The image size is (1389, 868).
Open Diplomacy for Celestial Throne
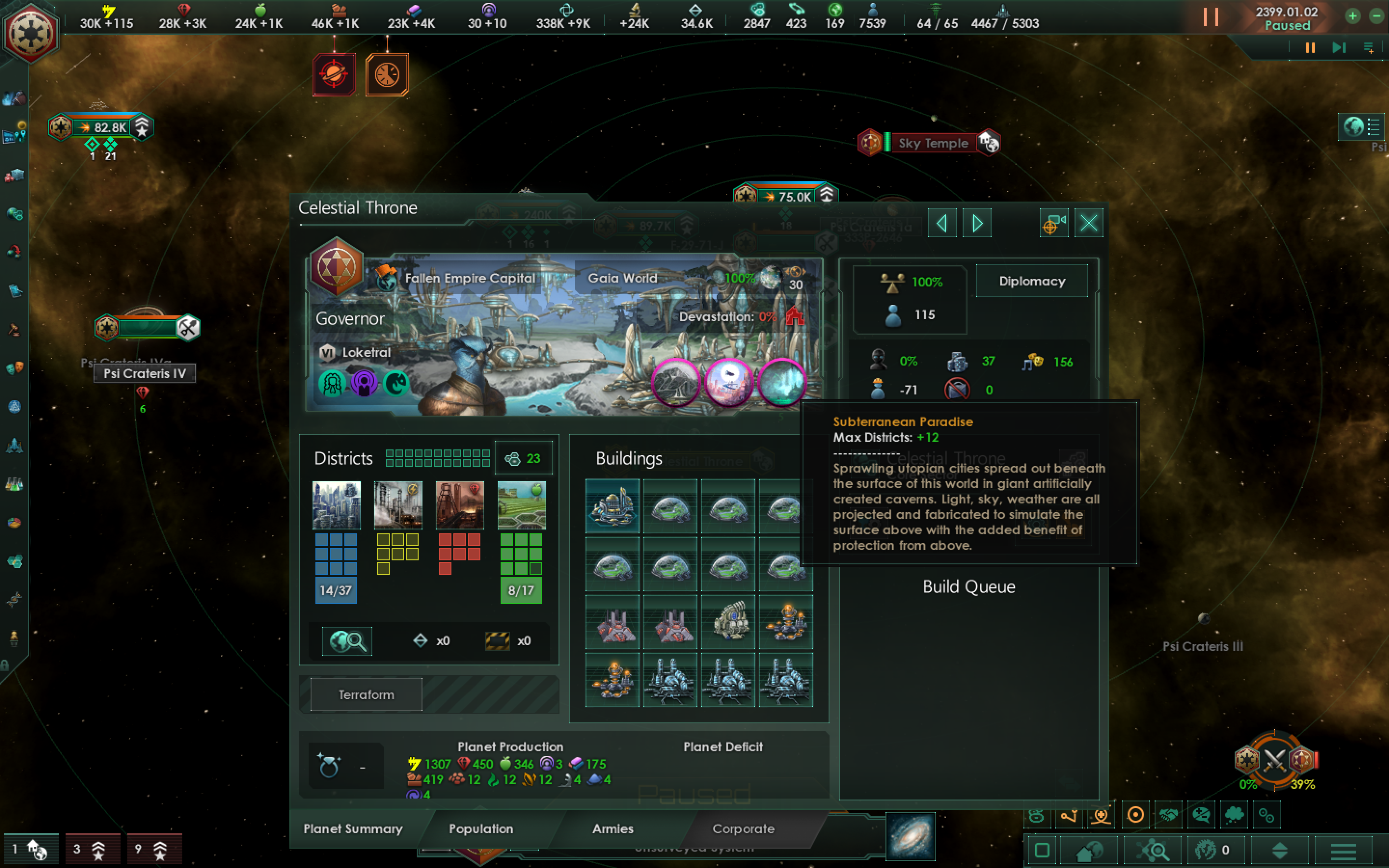(1032, 281)
